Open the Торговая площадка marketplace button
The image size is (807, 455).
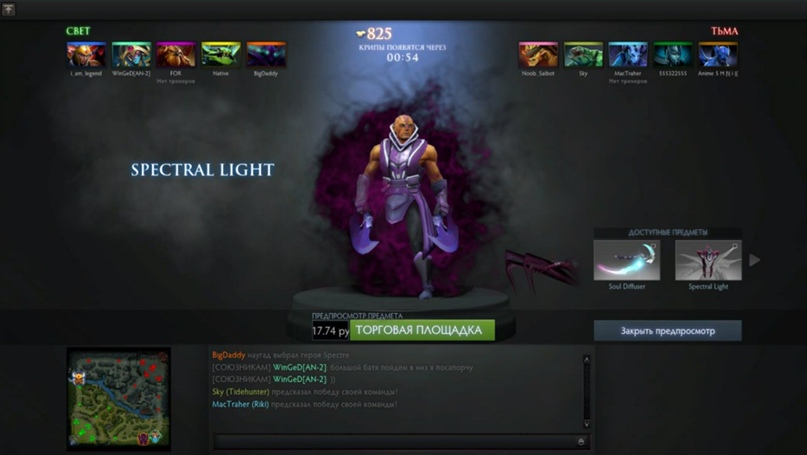(x=422, y=330)
